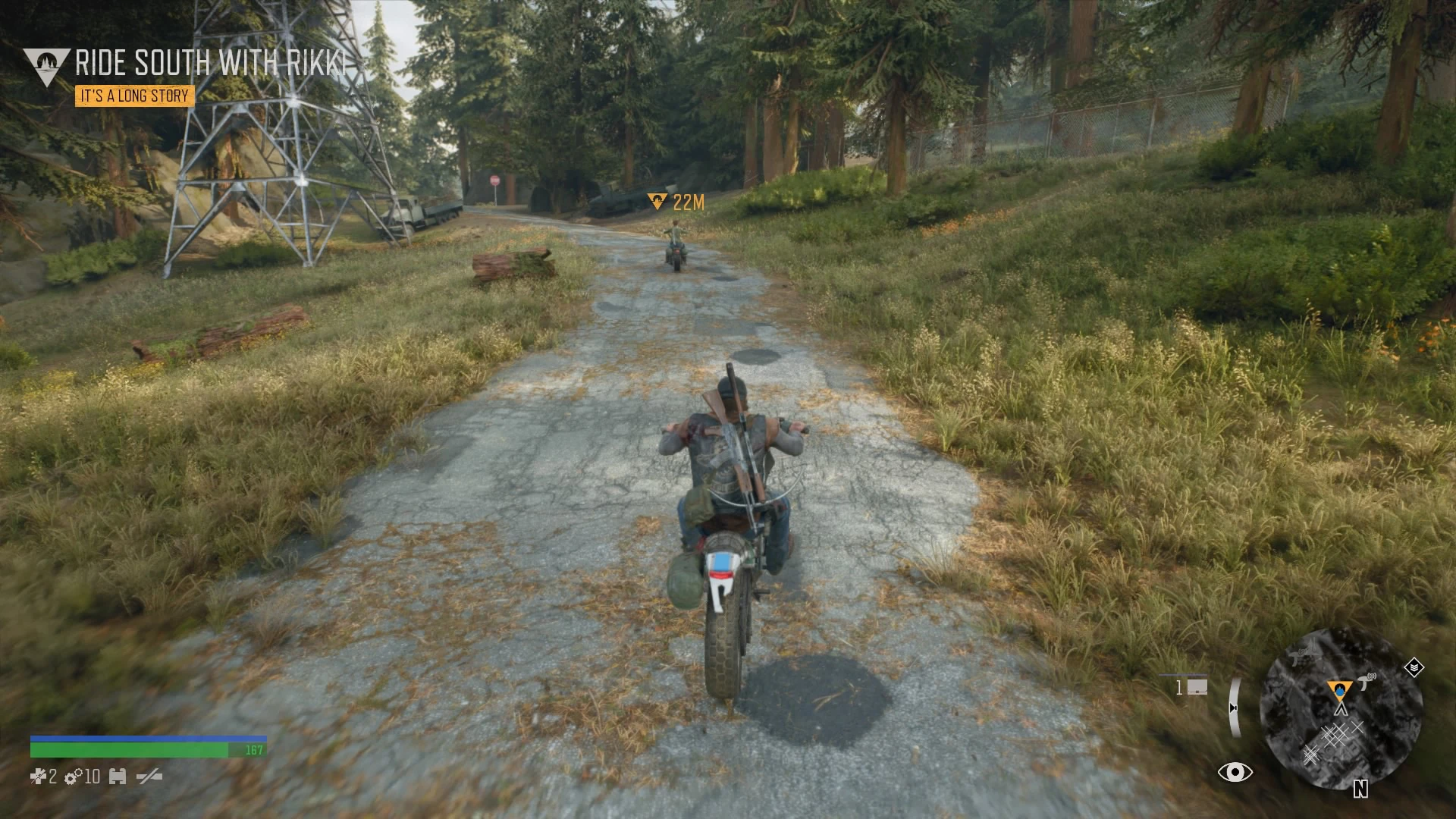Image resolution: width=1456 pixels, height=819 pixels.
Task: Select the diamond rank icon above the minimap
Action: tap(1414, 667)
